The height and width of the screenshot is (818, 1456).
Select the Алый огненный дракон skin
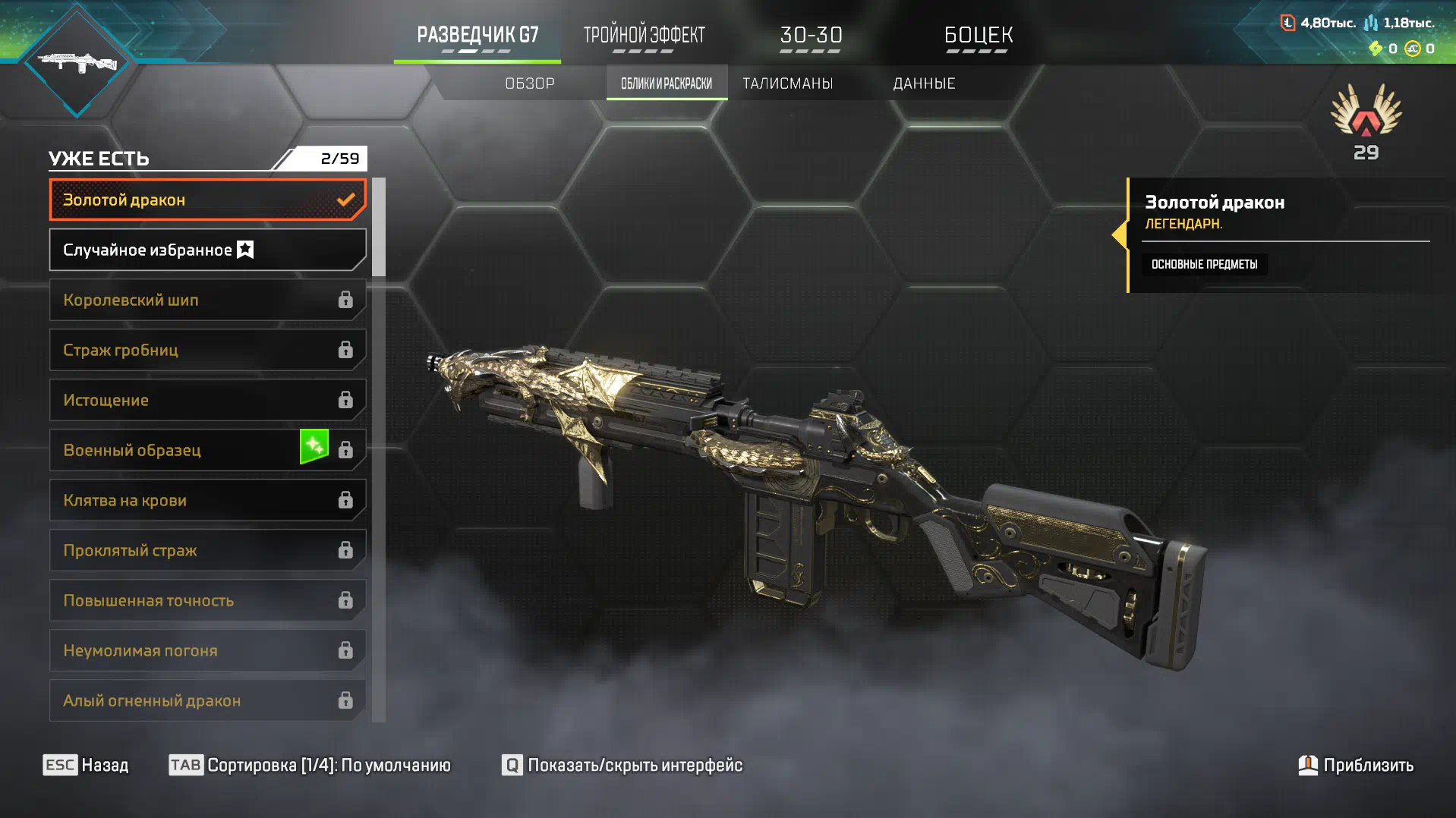207,701
